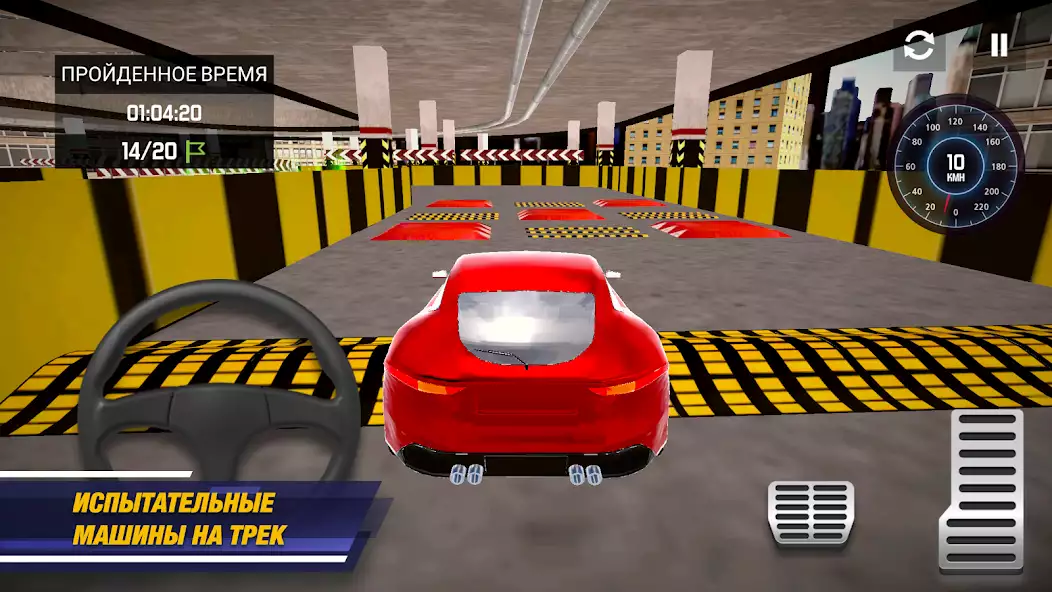Hit the wide brake pedal
The image size is (1052, 592).
tap(810, 513)
